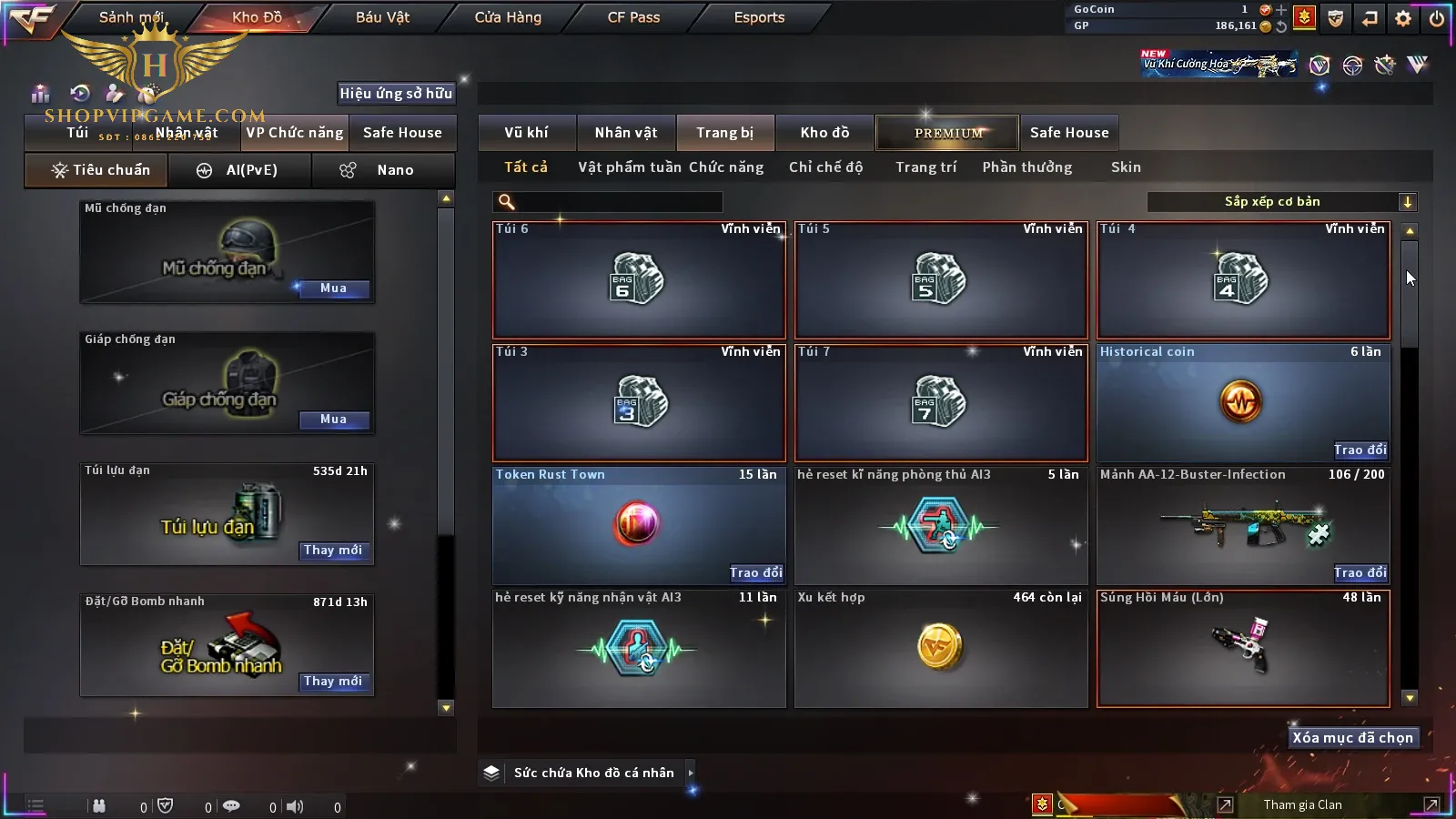1456x819 pixels.
Task: Select the Túi 6 bag item
Action: [x=639, y=279]
